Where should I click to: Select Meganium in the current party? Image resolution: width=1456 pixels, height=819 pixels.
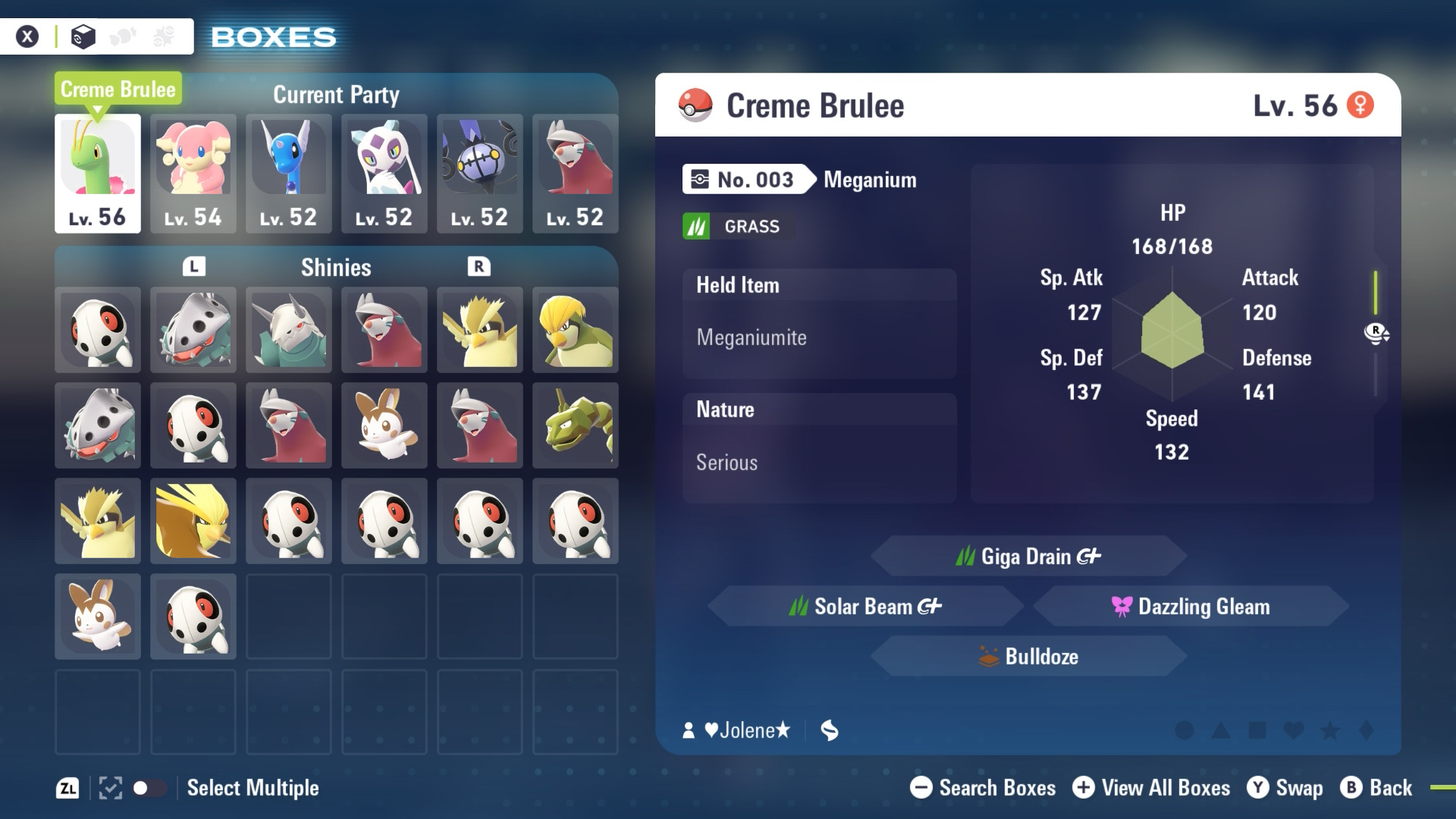click(x=98, y=173)
